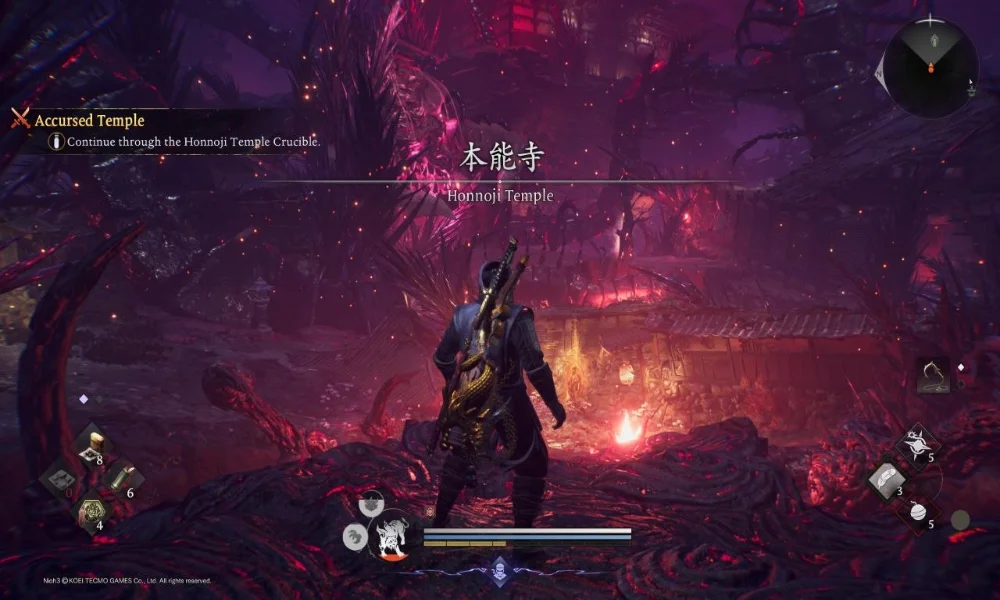The height and width of the screenshot is (600, 1000).
Task: Click the curved bow weapon icon
Action: click(933, 376)
